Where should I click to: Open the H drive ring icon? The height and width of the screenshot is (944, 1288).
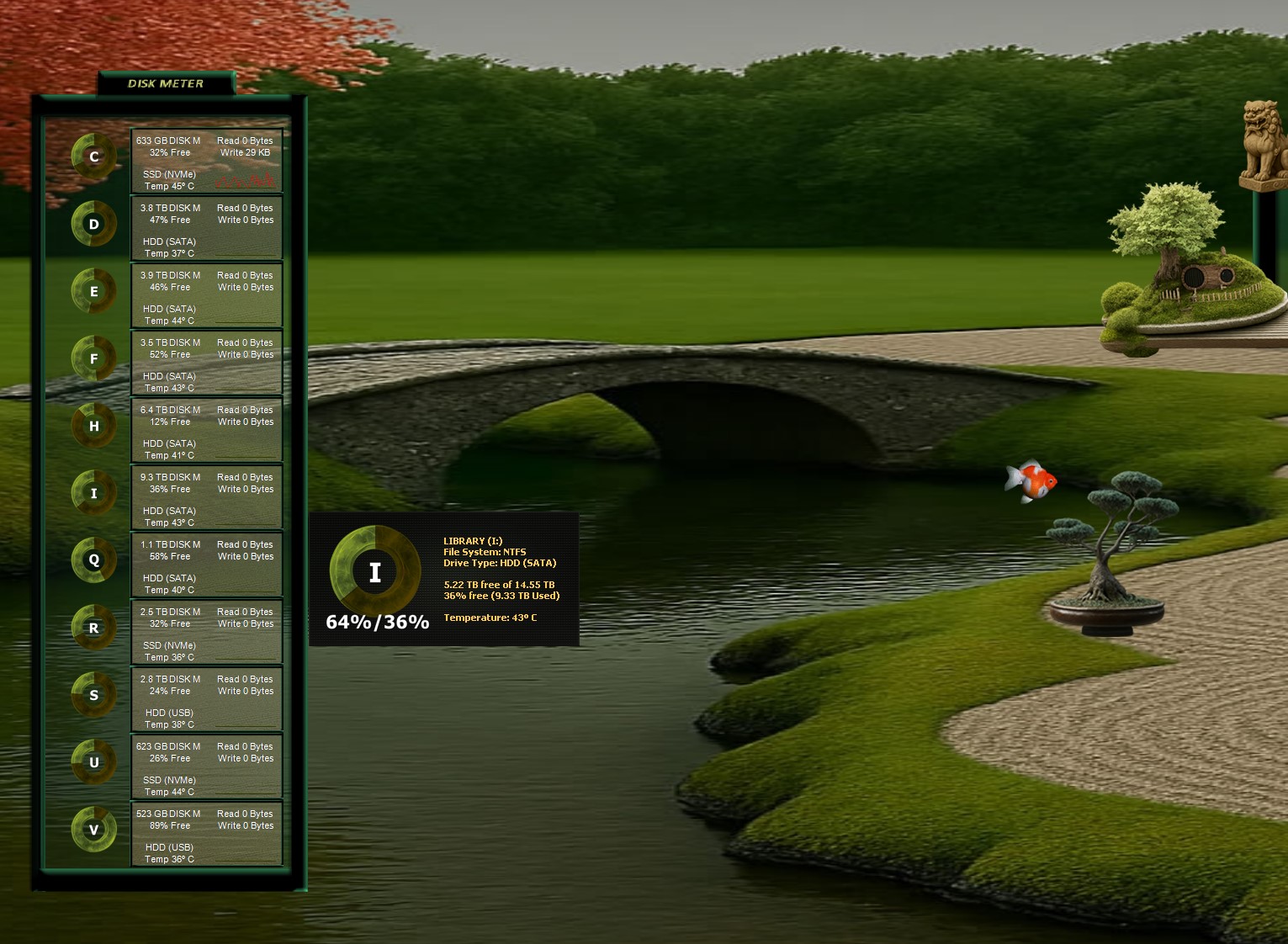(93, 426)
